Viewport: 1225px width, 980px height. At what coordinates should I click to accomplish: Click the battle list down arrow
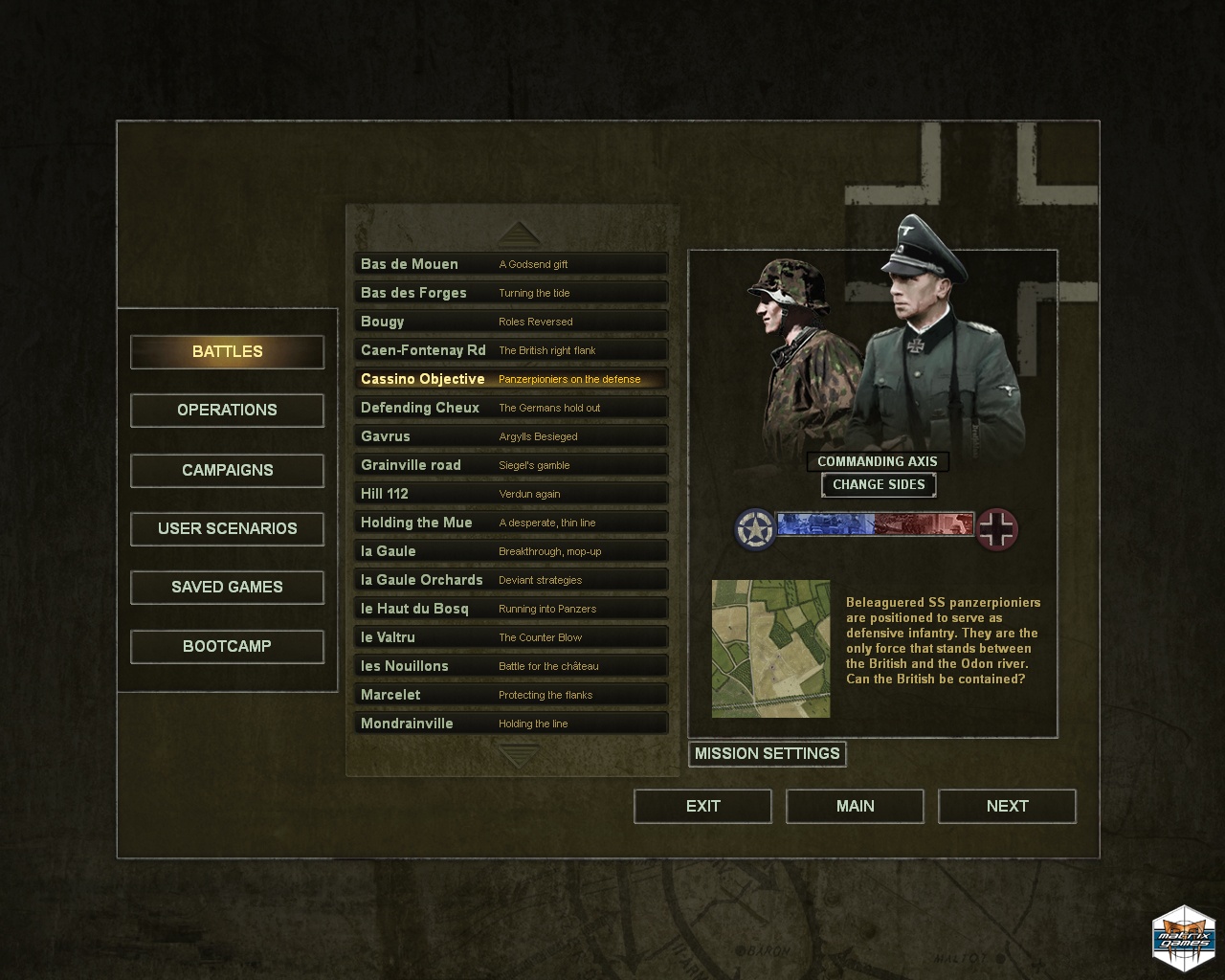[x=519, y=755]
